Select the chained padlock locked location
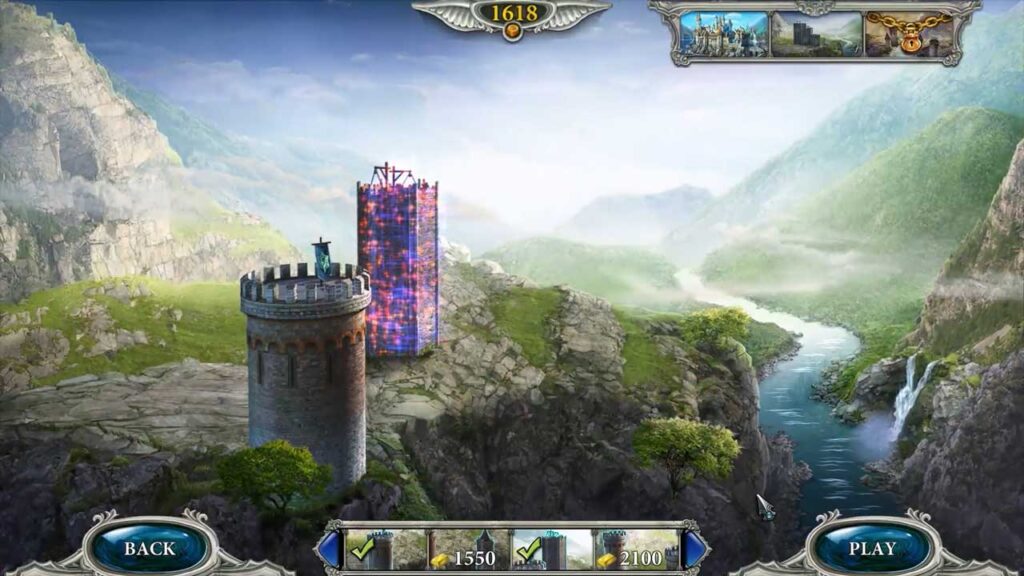The width and height of the screenshot is (1024, 576). click(908, 34)
